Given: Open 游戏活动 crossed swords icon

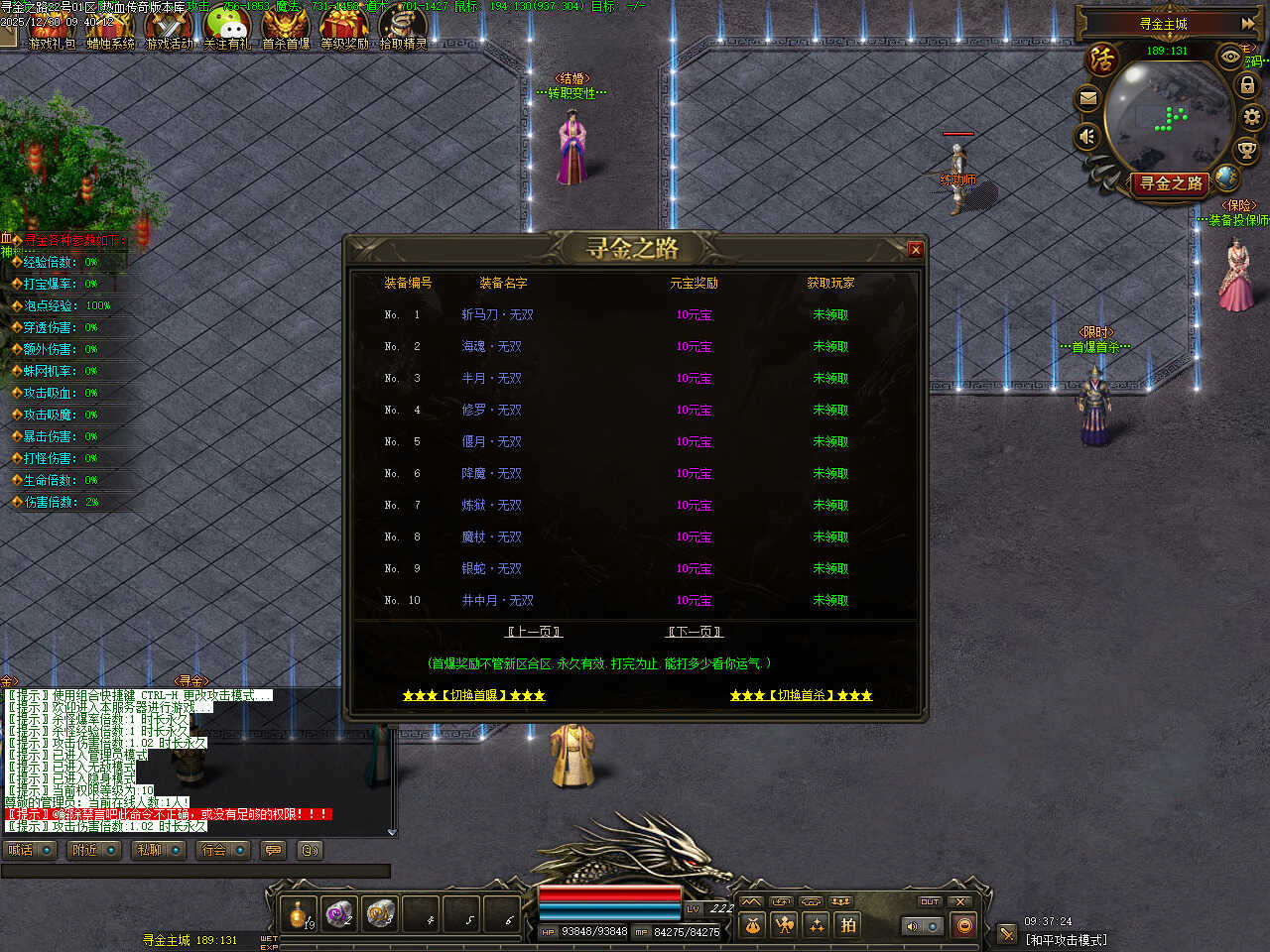Looking at the screenshot, I should tap(169, 27).
